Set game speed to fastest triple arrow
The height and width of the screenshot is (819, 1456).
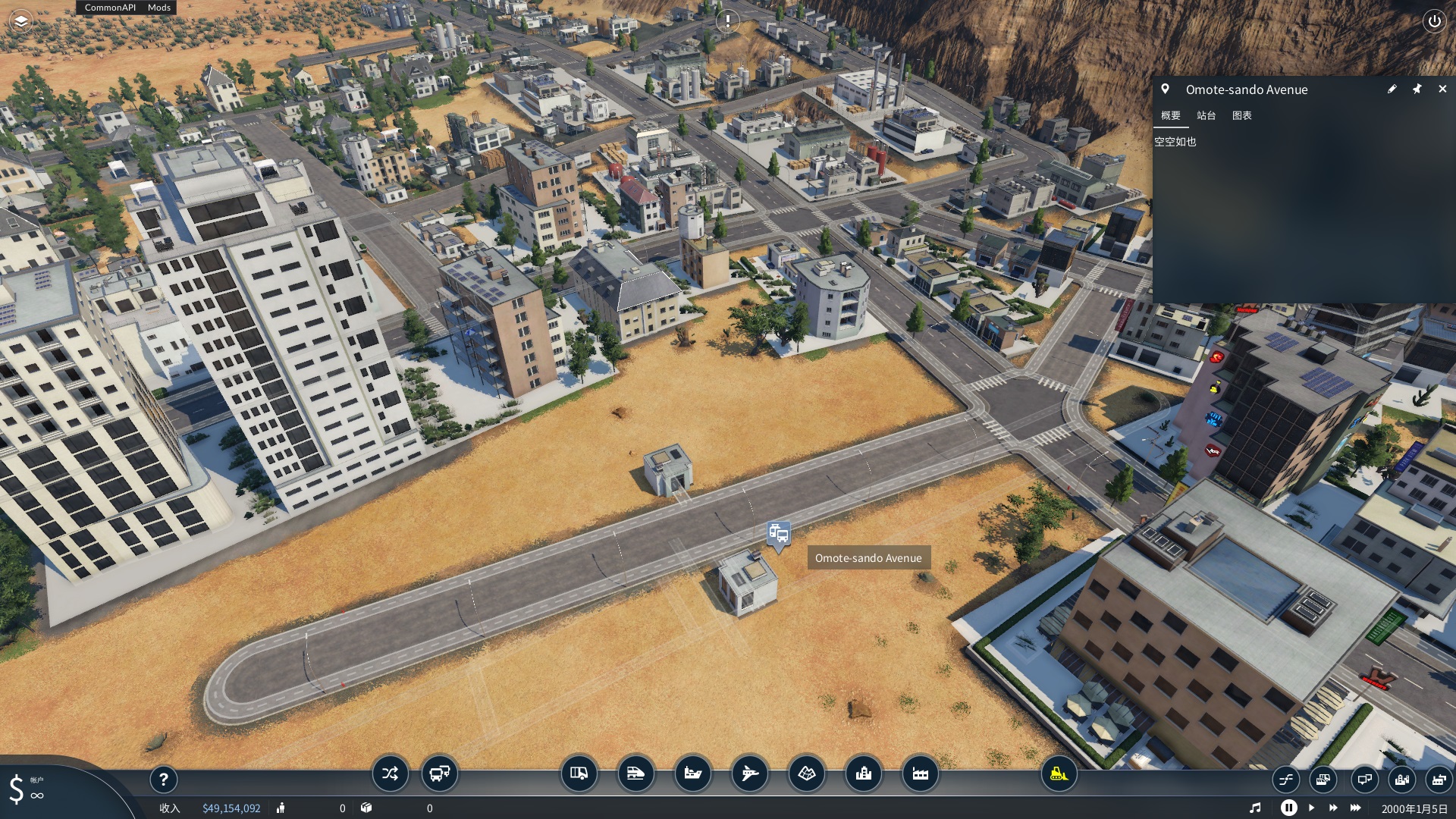click(x=1356, y=808)
